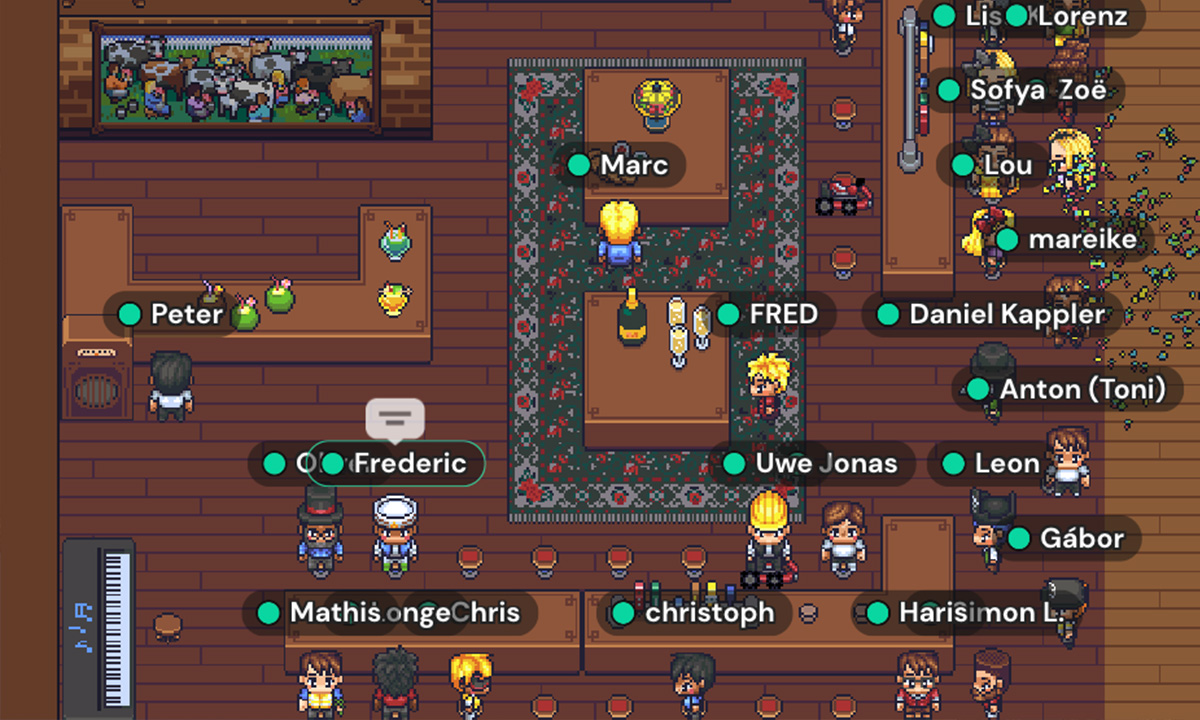
Task: Open the christoph name tag
Action: click(695, 613)
